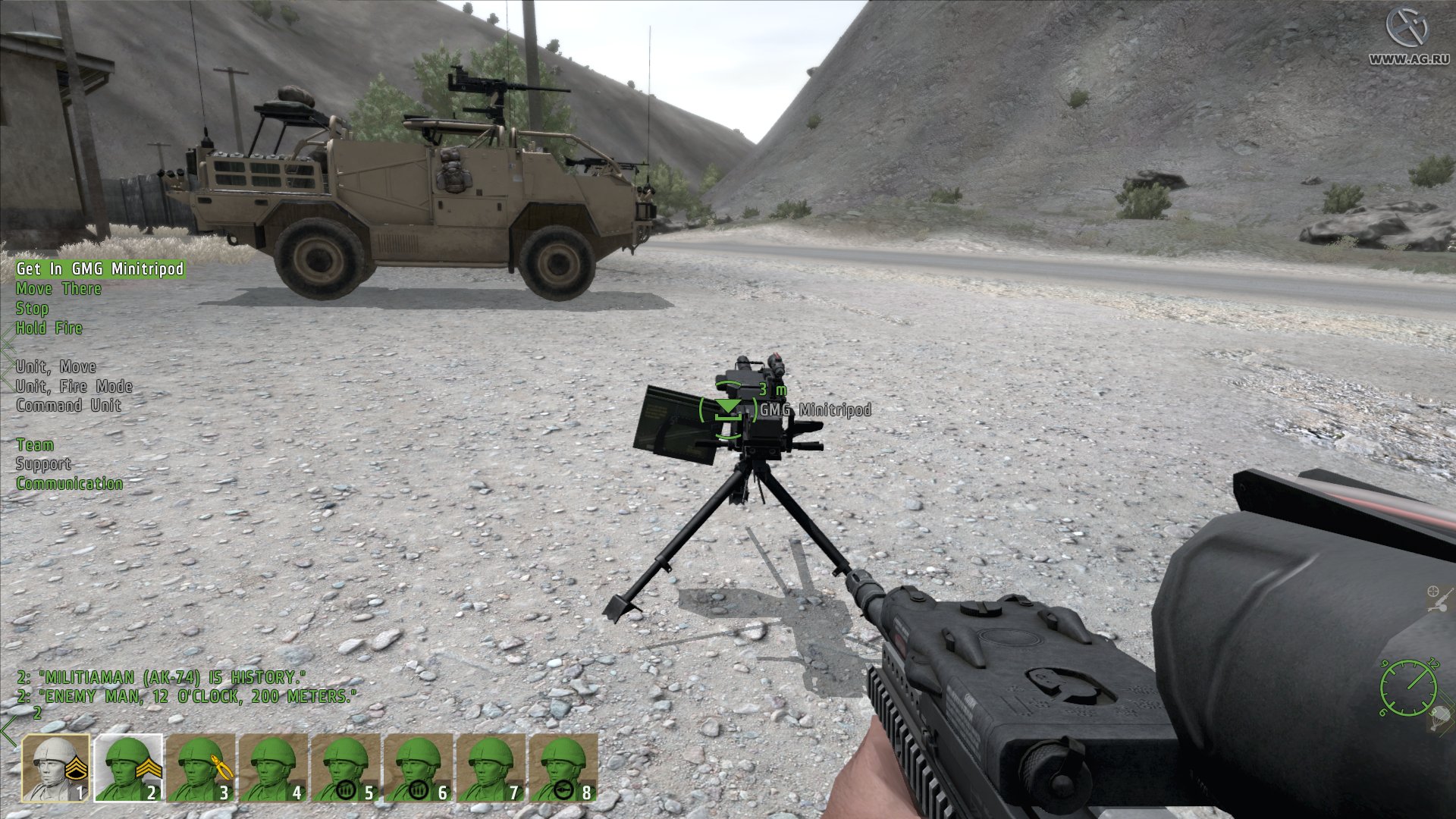
Task: Click the green compass clock face
Action: point(1408,687)
